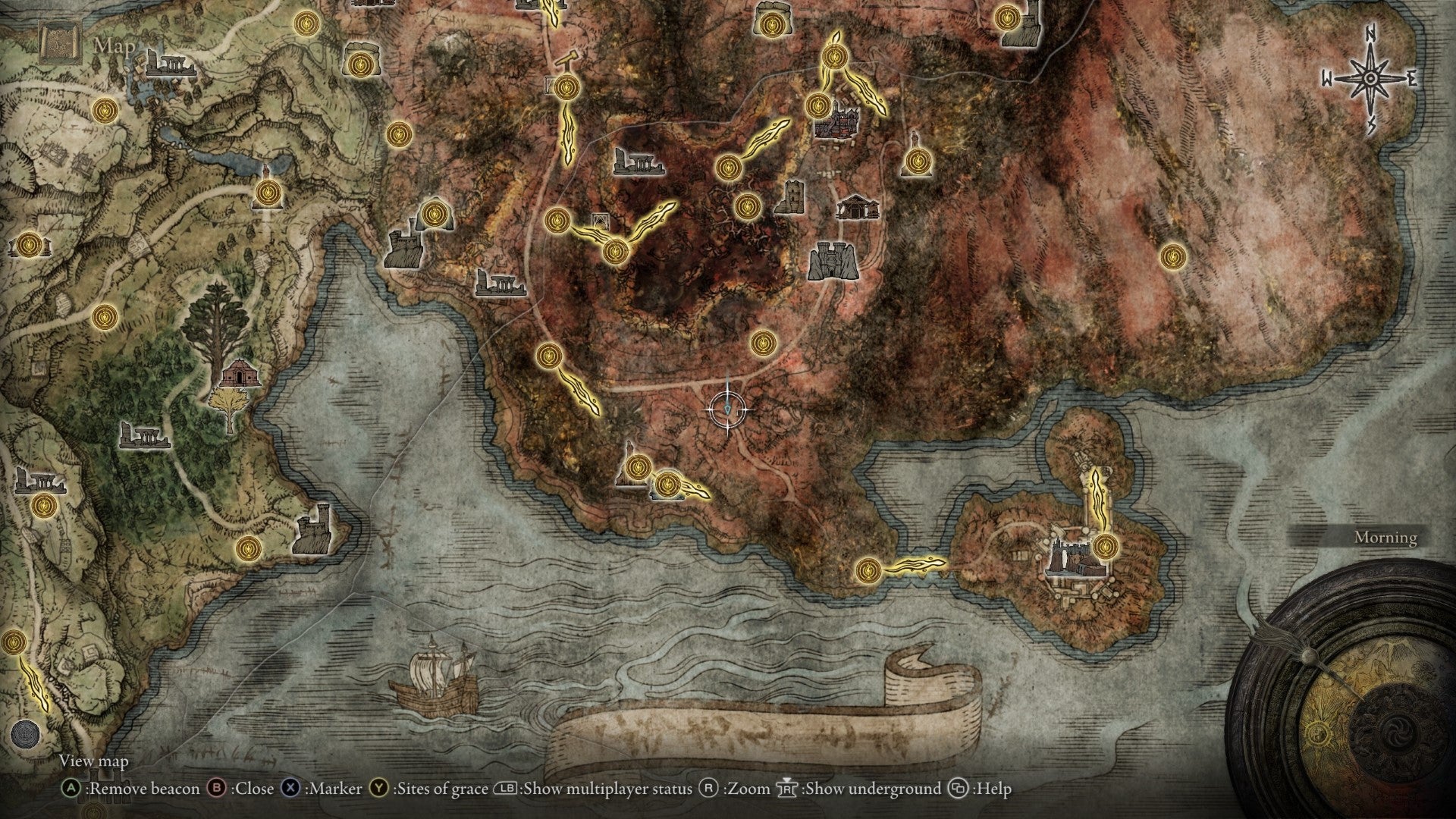Activate Zoom on the map
The height and width of the screenshot is (819, 1456).
tap(739, 787)
